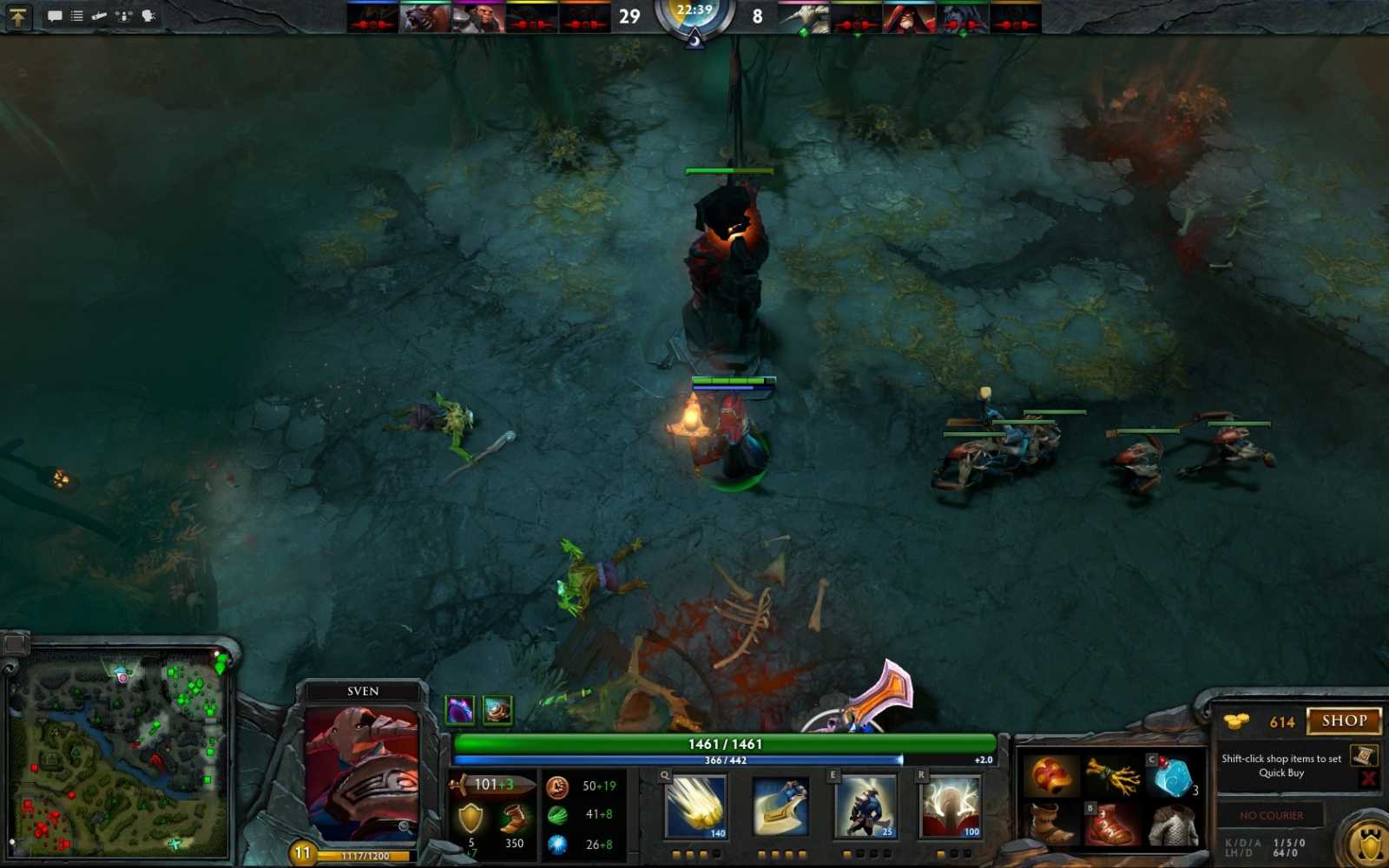Click the clock to expand the scoreboard
Viewport: 1389px width, 868px height.
pos(694,16)
